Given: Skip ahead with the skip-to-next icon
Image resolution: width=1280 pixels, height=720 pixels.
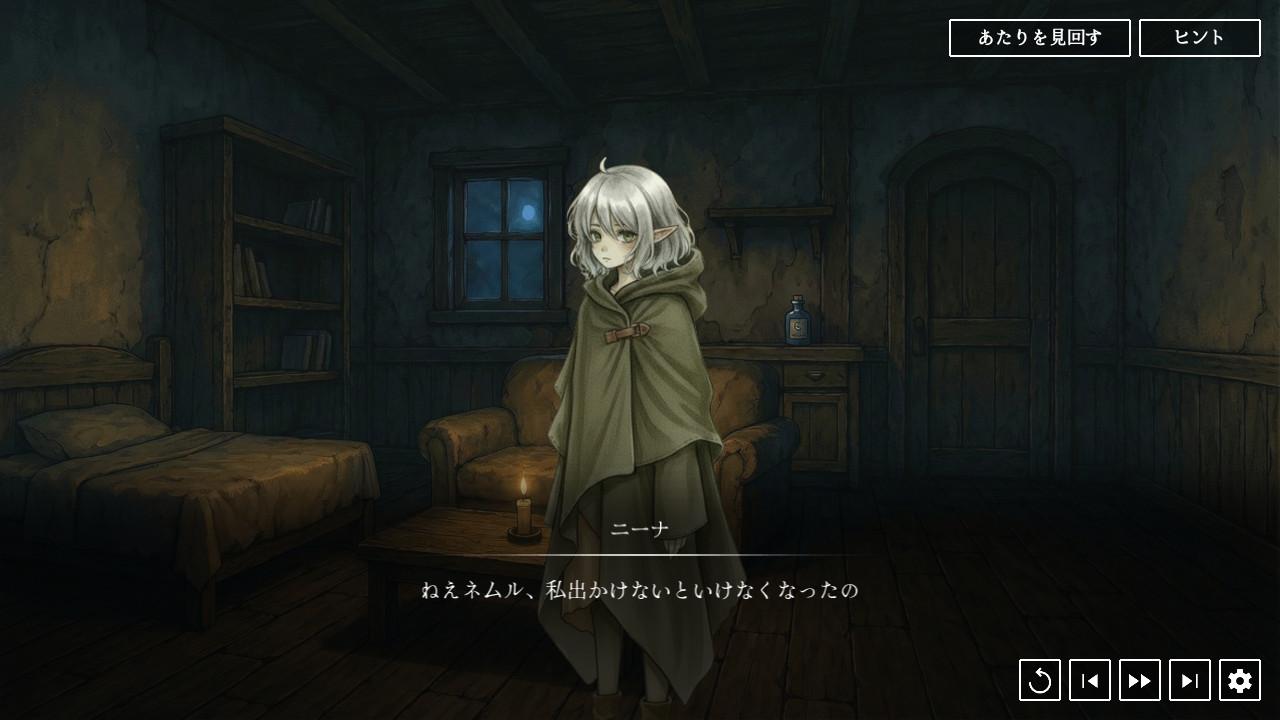Looking at the screenshot, I should point(1190,680).
